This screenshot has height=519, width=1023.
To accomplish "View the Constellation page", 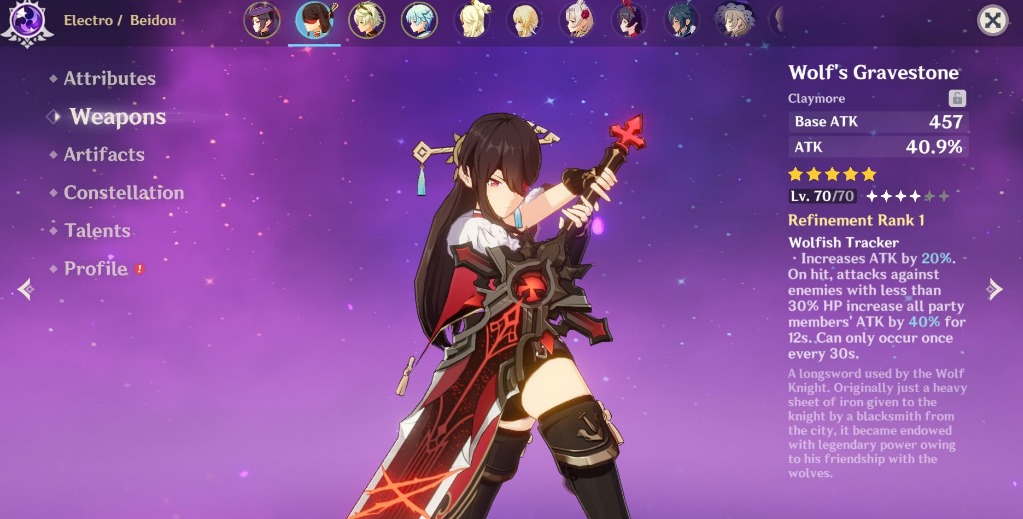I will 123,193.
